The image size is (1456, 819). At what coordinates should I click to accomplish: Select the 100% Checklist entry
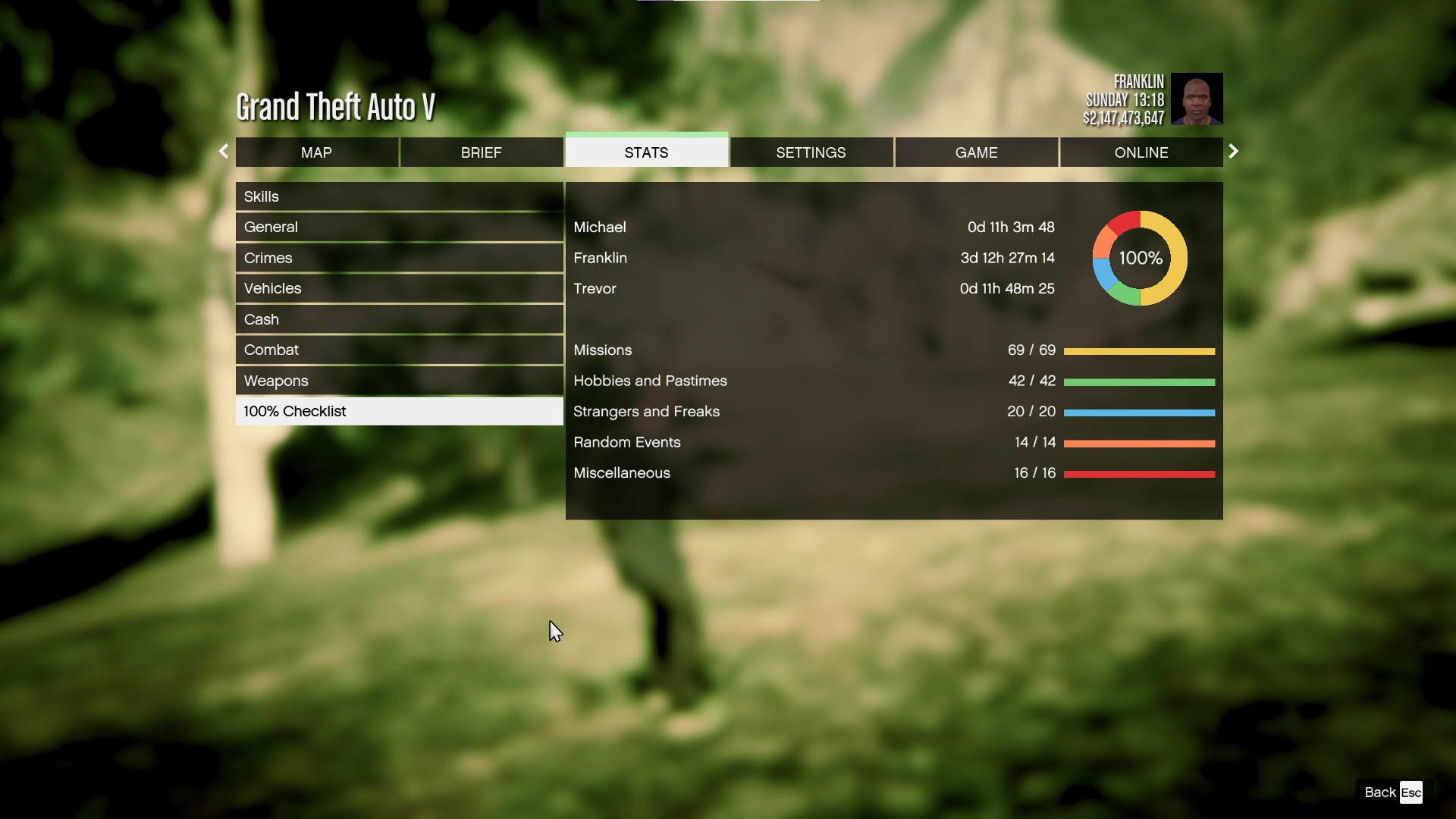tap(399, 411)
